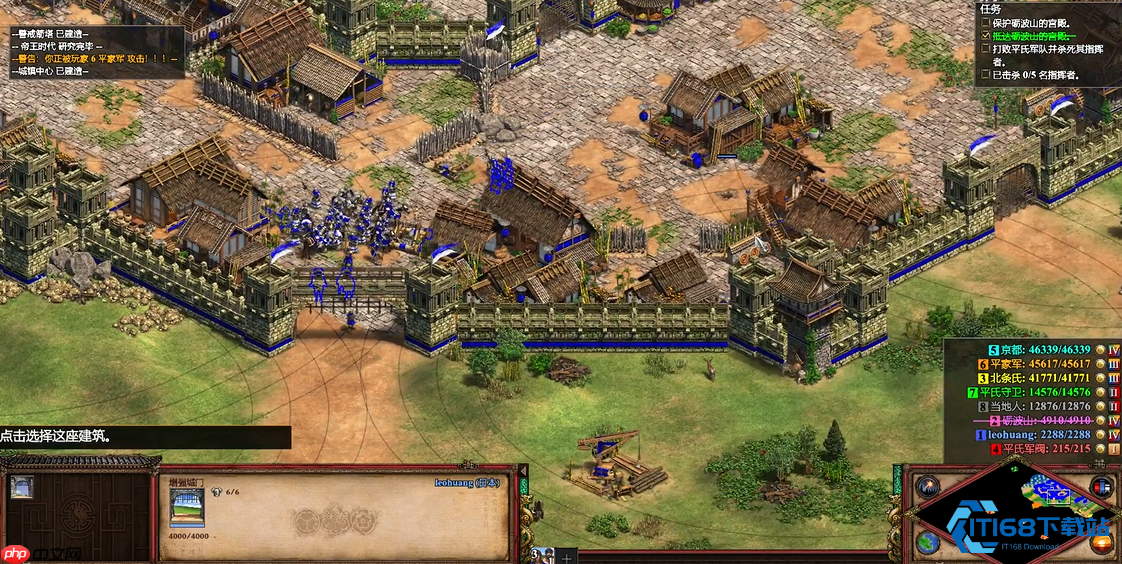Click the minimap sunset-orb button
1122x564 pixels.
tap(1103, 543)
